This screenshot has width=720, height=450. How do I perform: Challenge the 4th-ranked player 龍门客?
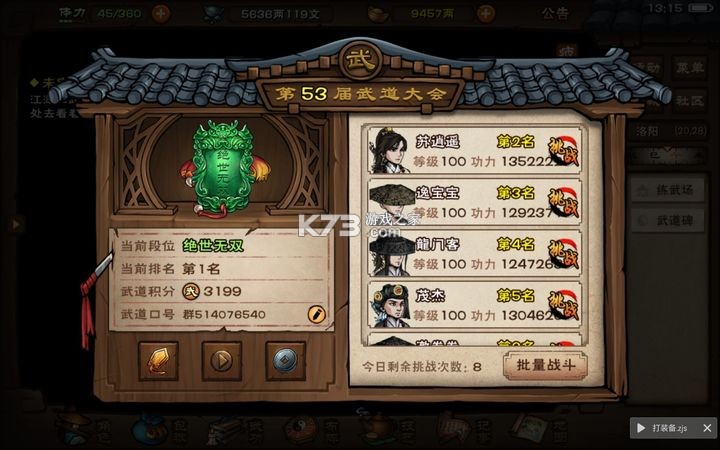click(x=565, y=251)
